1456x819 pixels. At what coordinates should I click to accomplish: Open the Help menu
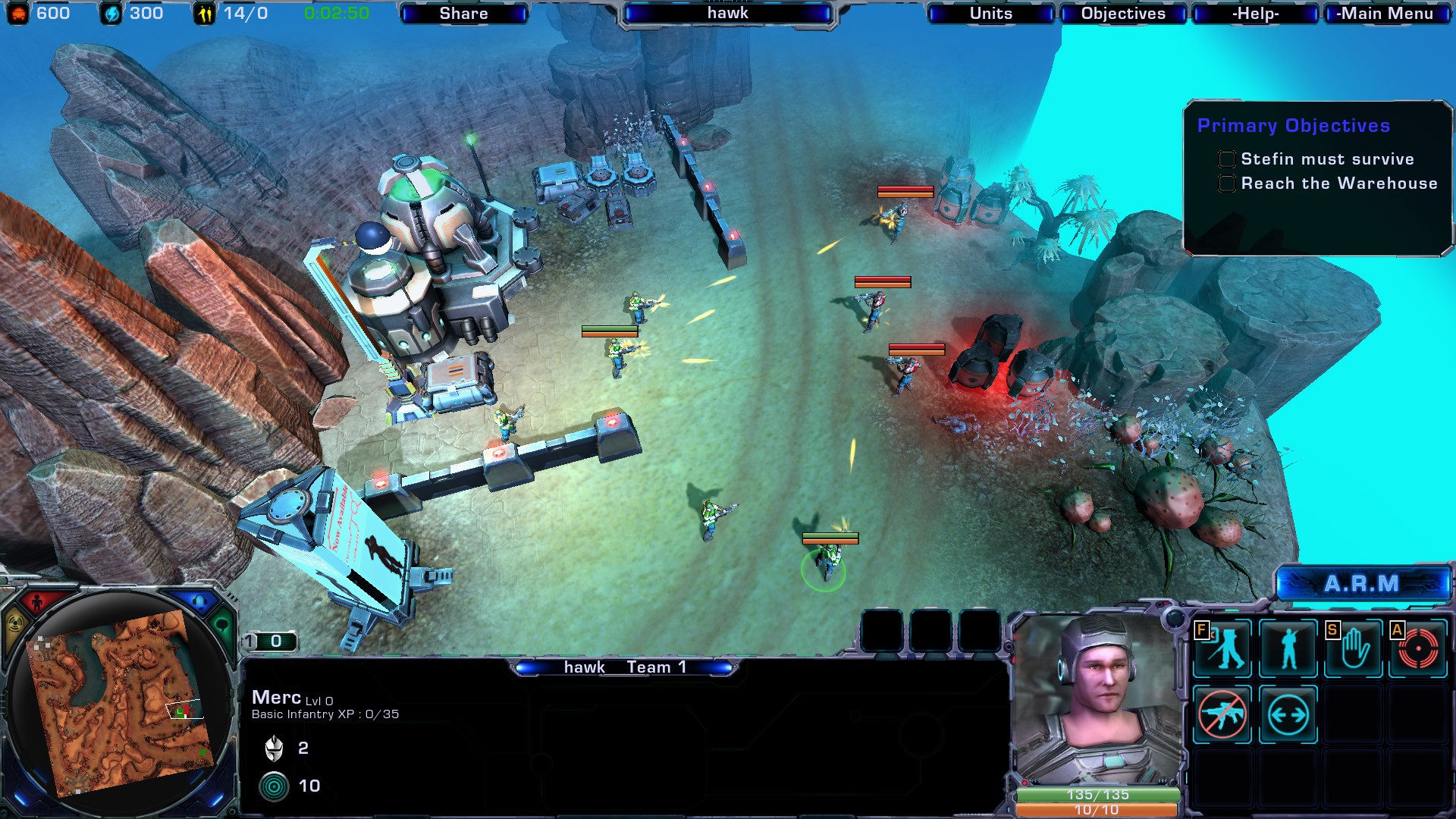[1255, 14]
